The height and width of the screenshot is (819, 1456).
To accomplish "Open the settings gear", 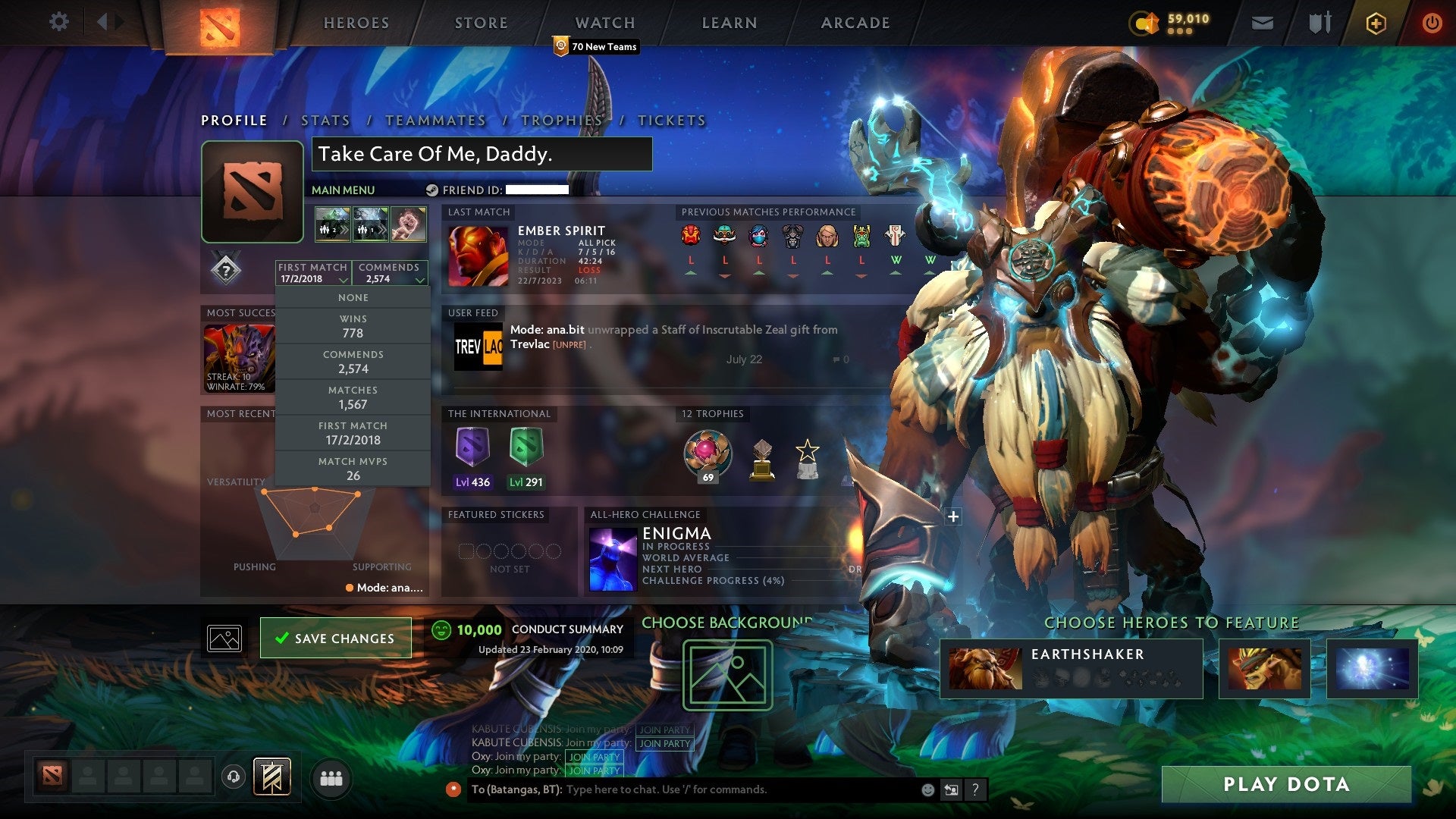I will [58, 22].
